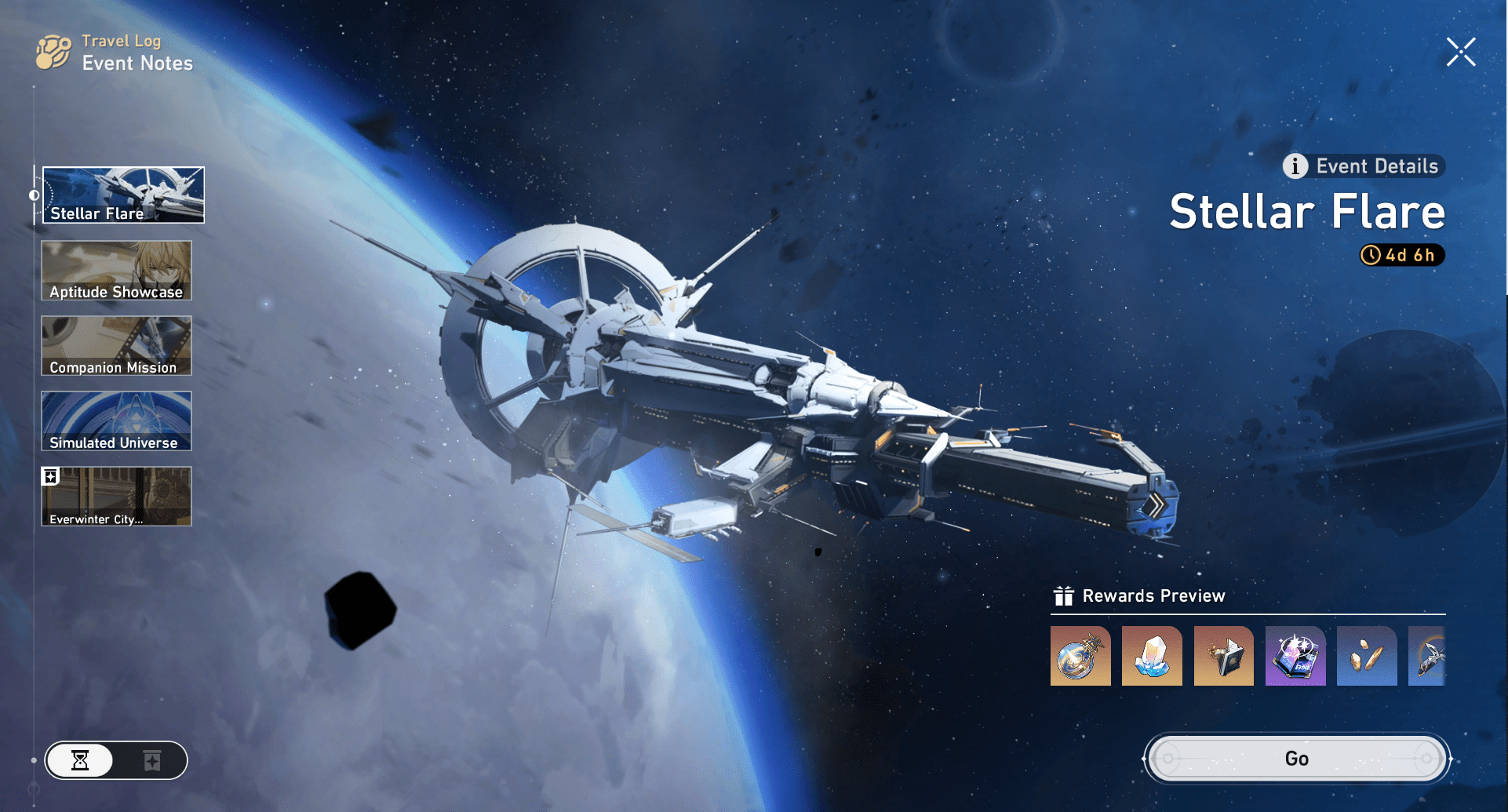The height and width of the screenshot is (812, 1508).
Task: Open the Companion Mission event entry
Action: tap(115, 345)
